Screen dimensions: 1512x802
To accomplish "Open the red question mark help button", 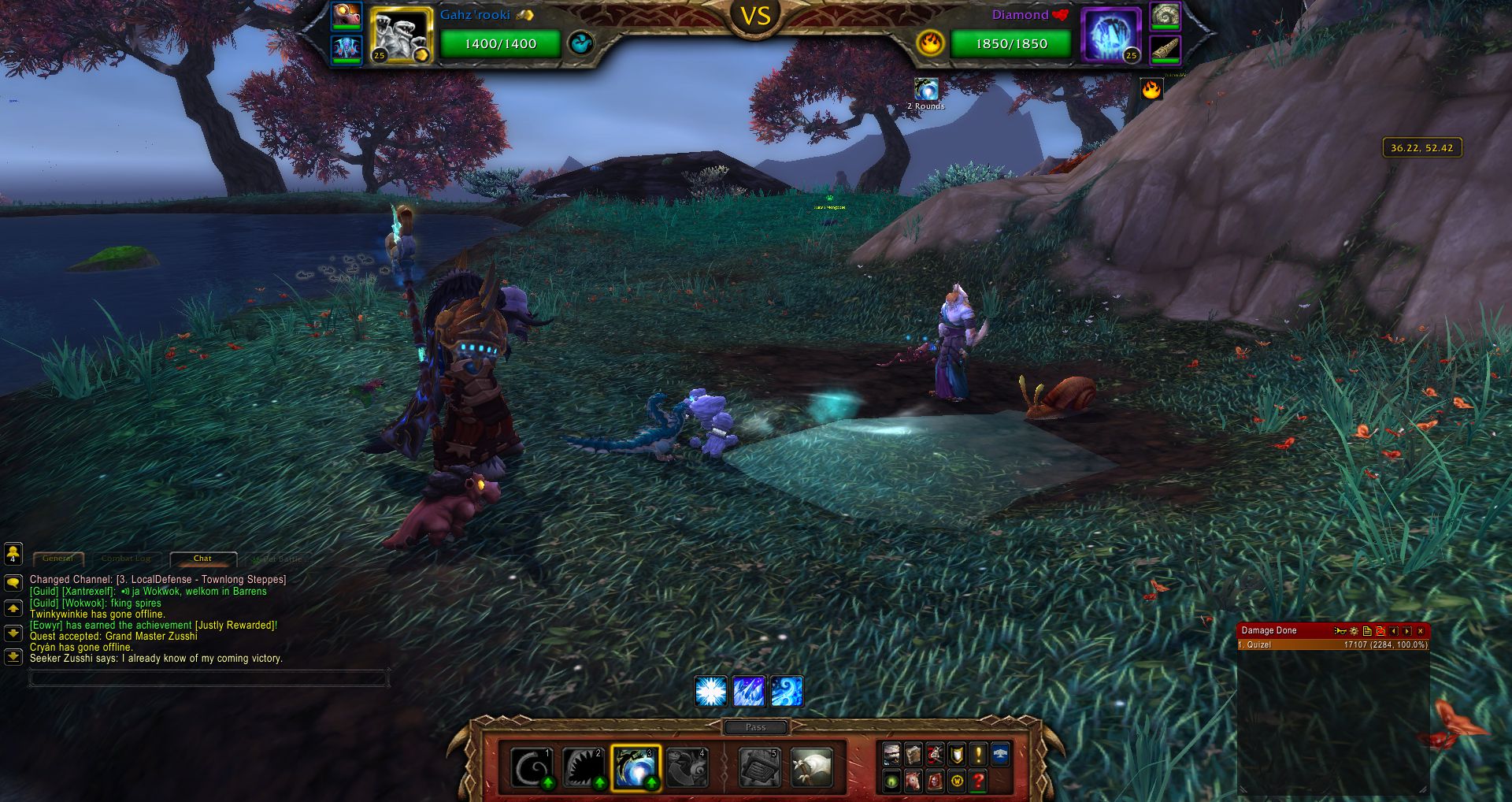I will coord(978,781).
